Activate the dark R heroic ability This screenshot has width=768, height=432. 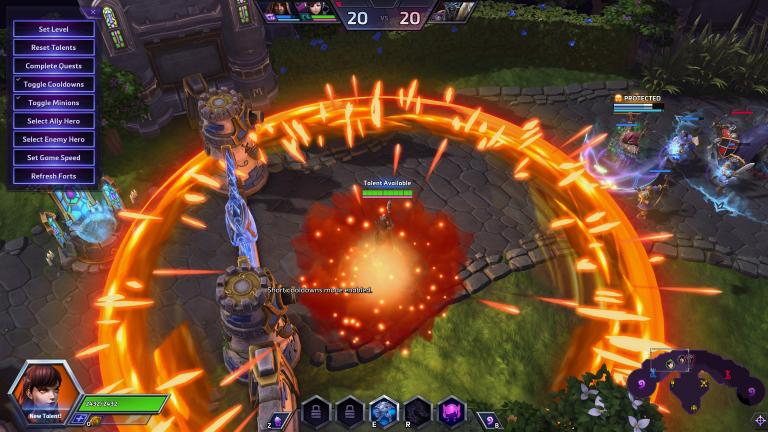[418, 410]
